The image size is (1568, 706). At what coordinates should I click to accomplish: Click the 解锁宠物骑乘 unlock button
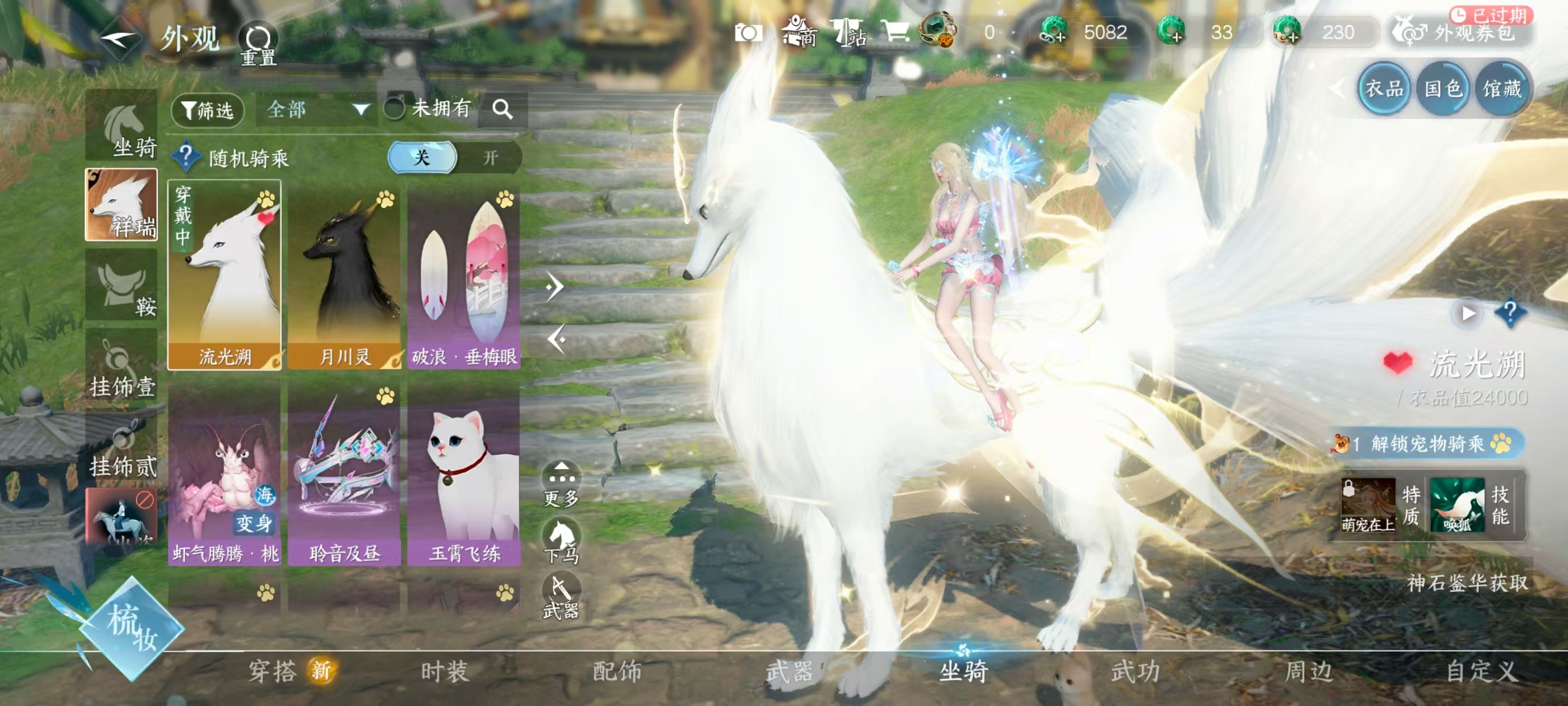click(x=1428, y=443)
